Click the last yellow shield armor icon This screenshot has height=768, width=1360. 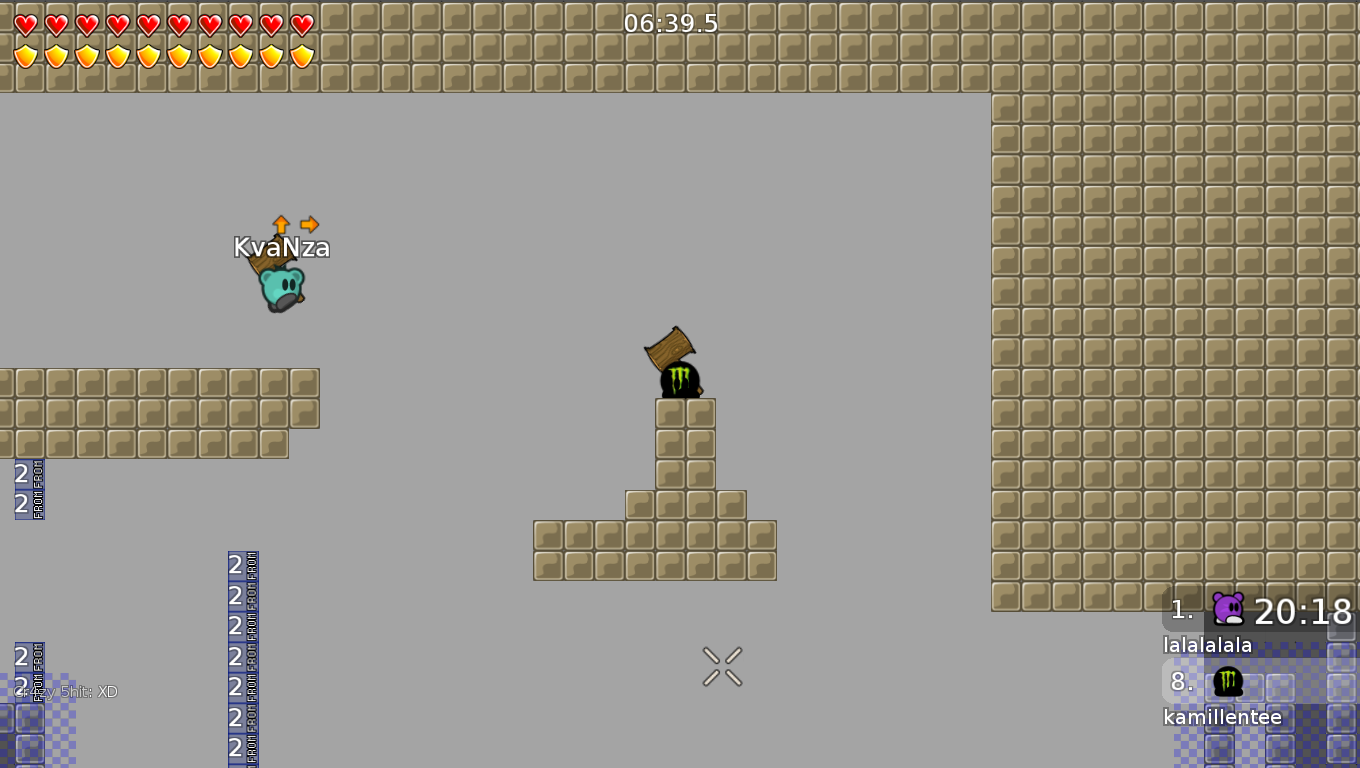tap(299, 55)
